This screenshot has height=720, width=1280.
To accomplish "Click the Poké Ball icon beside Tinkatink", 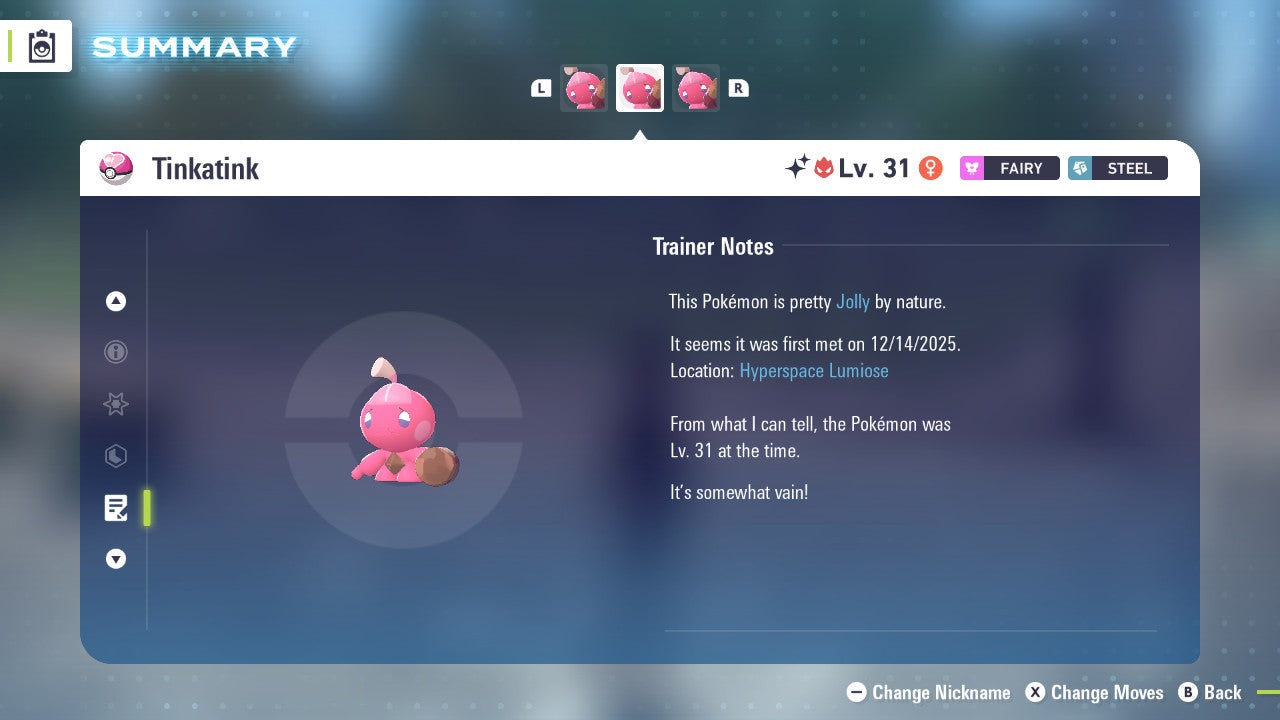I will point(117,168).
